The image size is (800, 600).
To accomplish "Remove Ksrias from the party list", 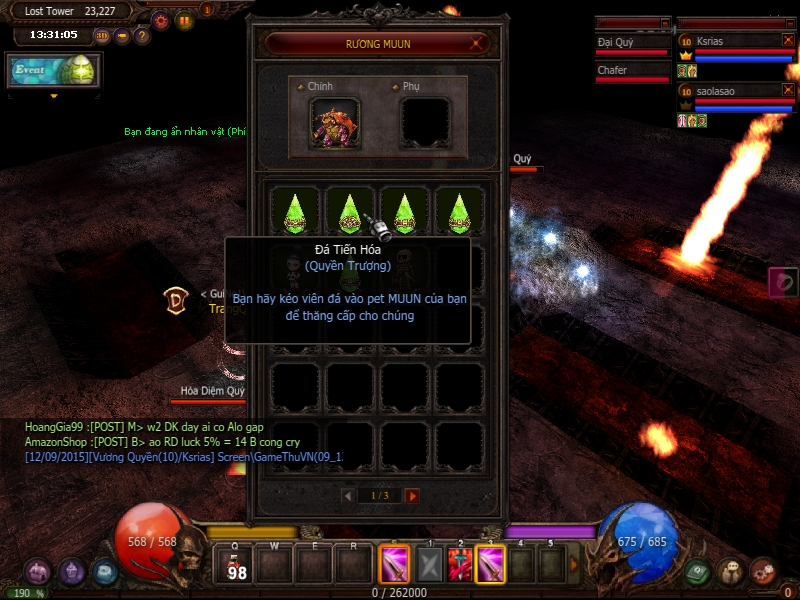I will (x=788, y=40).
